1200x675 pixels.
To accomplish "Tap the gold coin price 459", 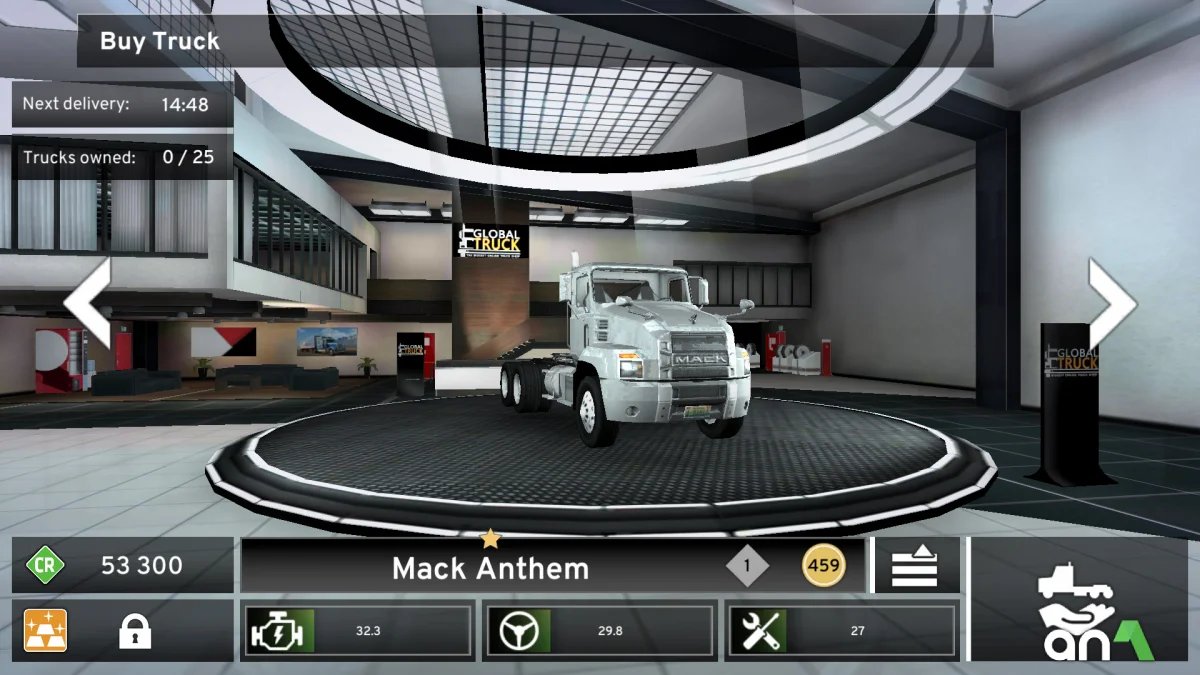I will pos(823,566).
